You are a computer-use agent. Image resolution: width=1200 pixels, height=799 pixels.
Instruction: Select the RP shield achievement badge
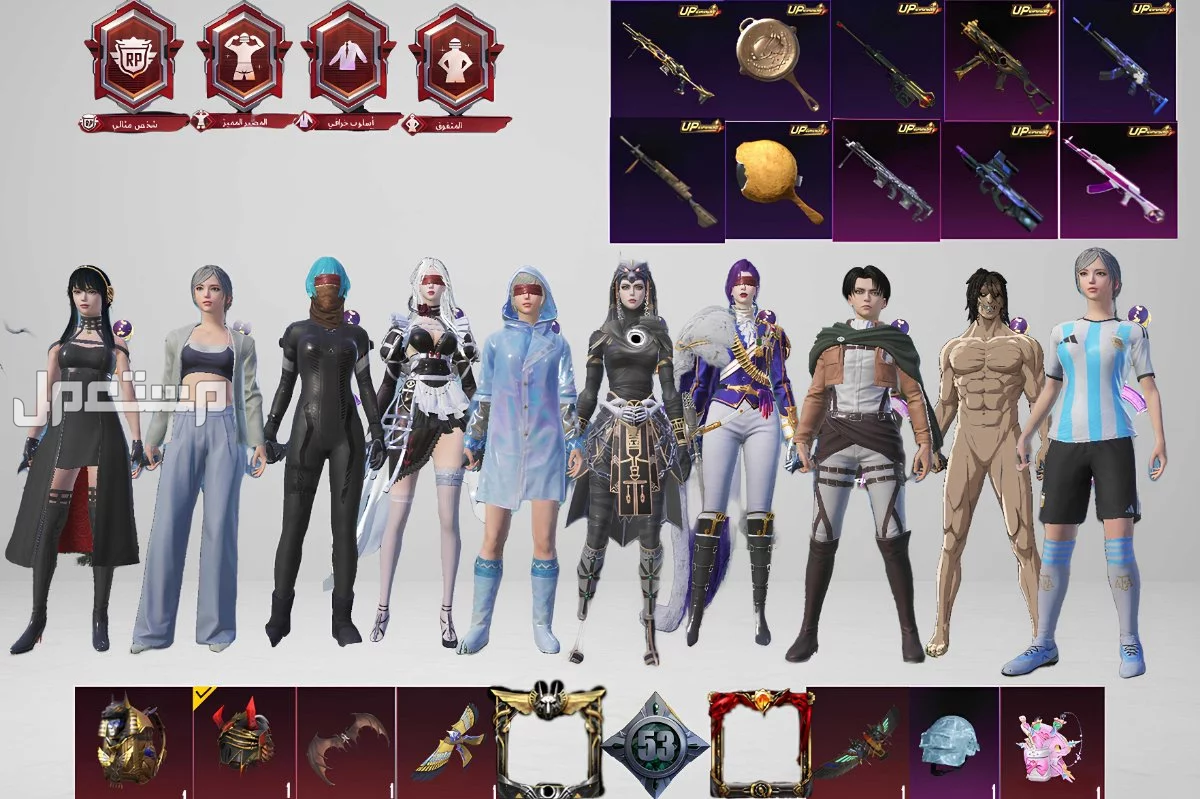[x=134, y=60]
